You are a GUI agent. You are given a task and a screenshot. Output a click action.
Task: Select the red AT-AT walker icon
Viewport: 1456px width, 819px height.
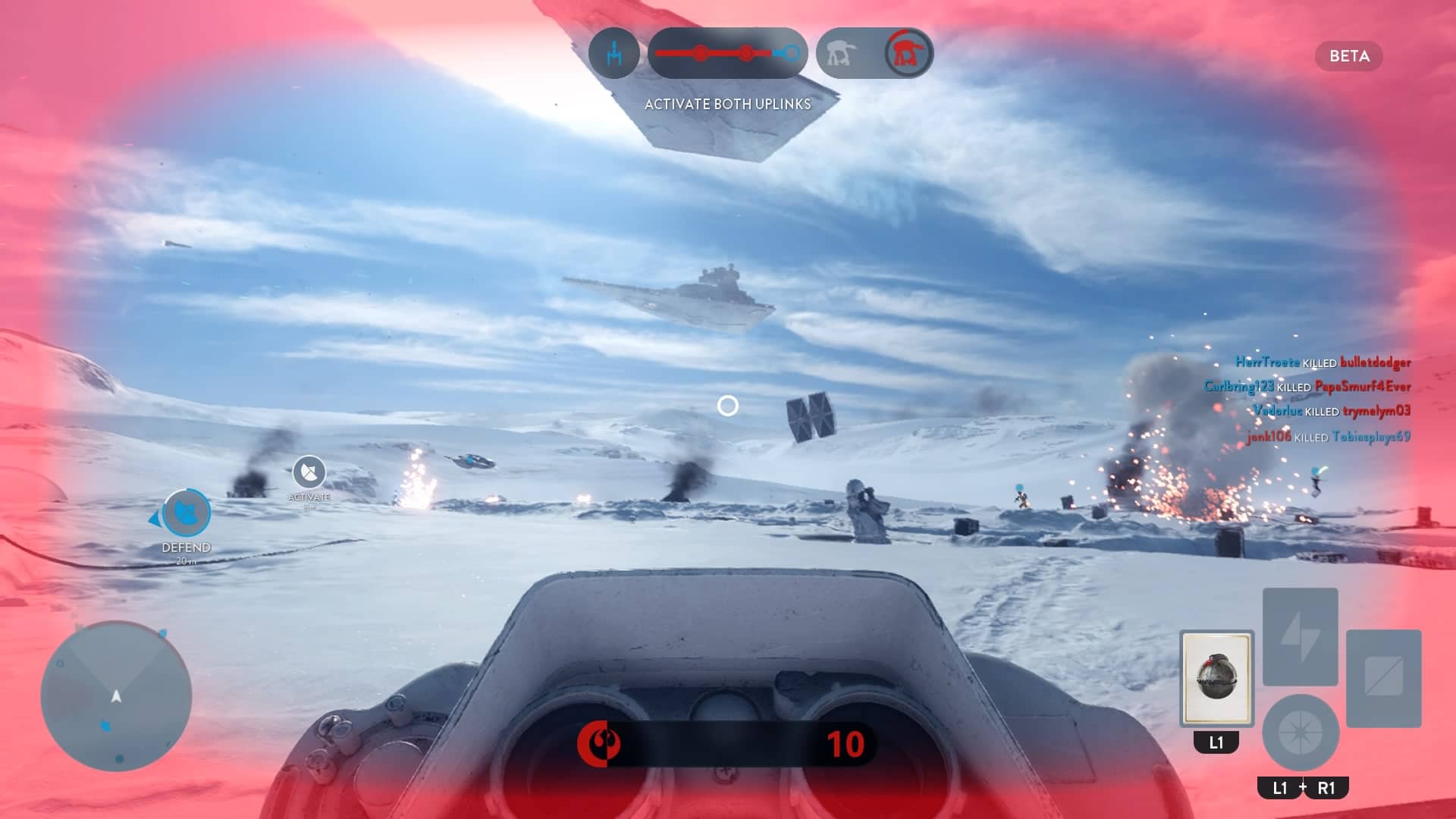click(x=908, y=53)
